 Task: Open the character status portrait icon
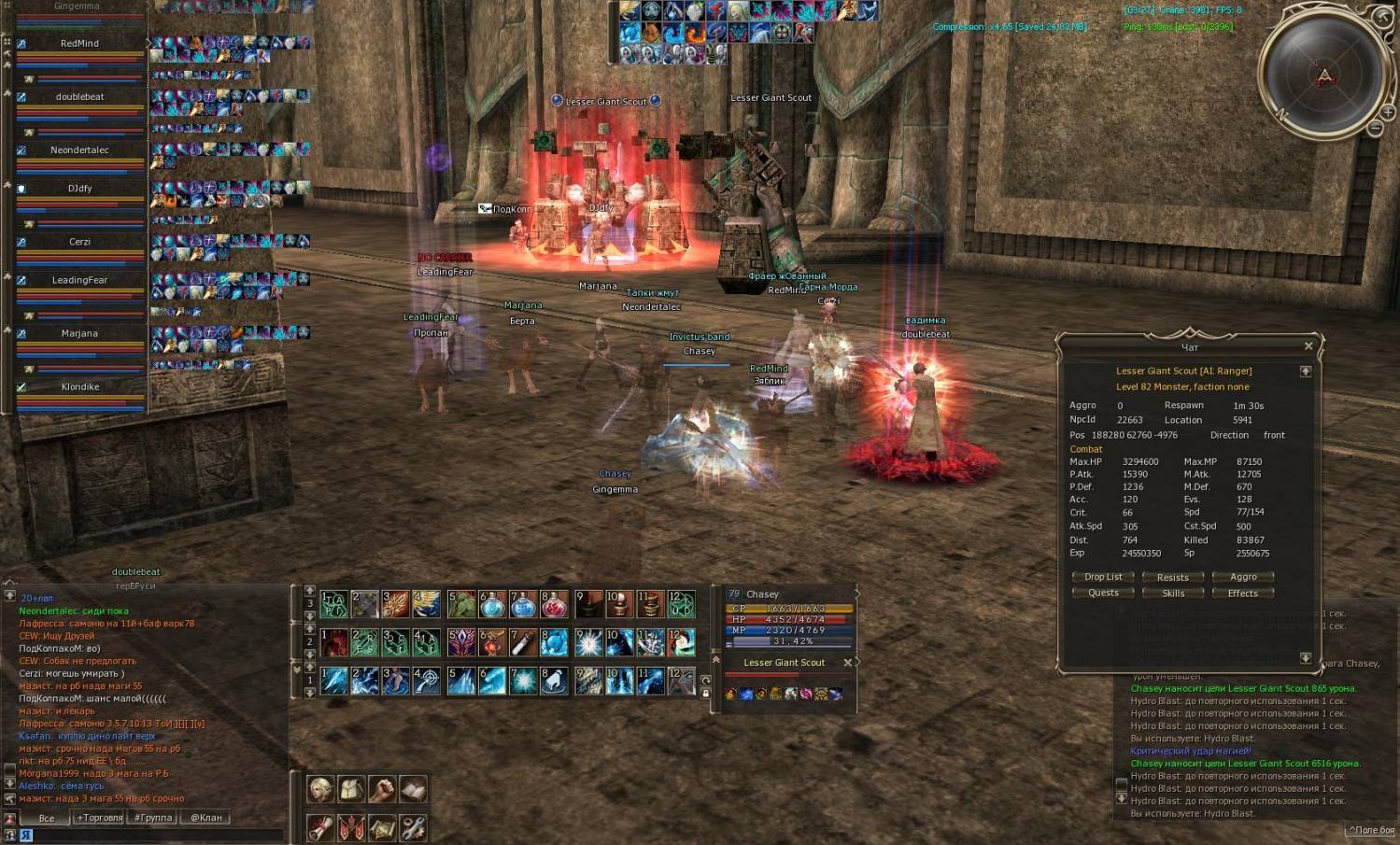pos(320,790)
